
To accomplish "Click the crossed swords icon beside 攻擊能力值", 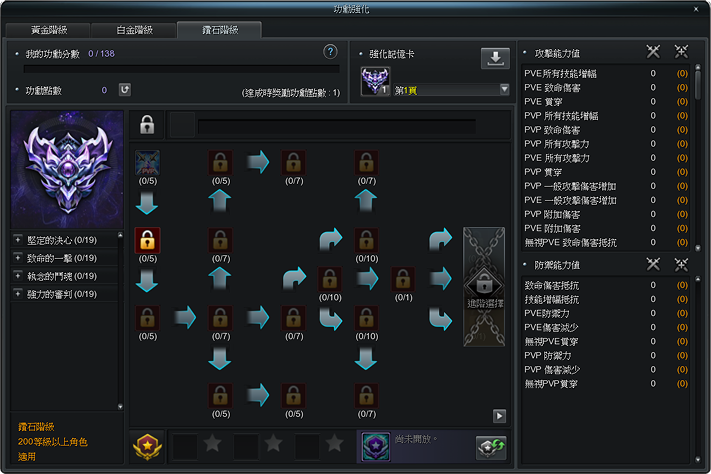I will [654, 51].
